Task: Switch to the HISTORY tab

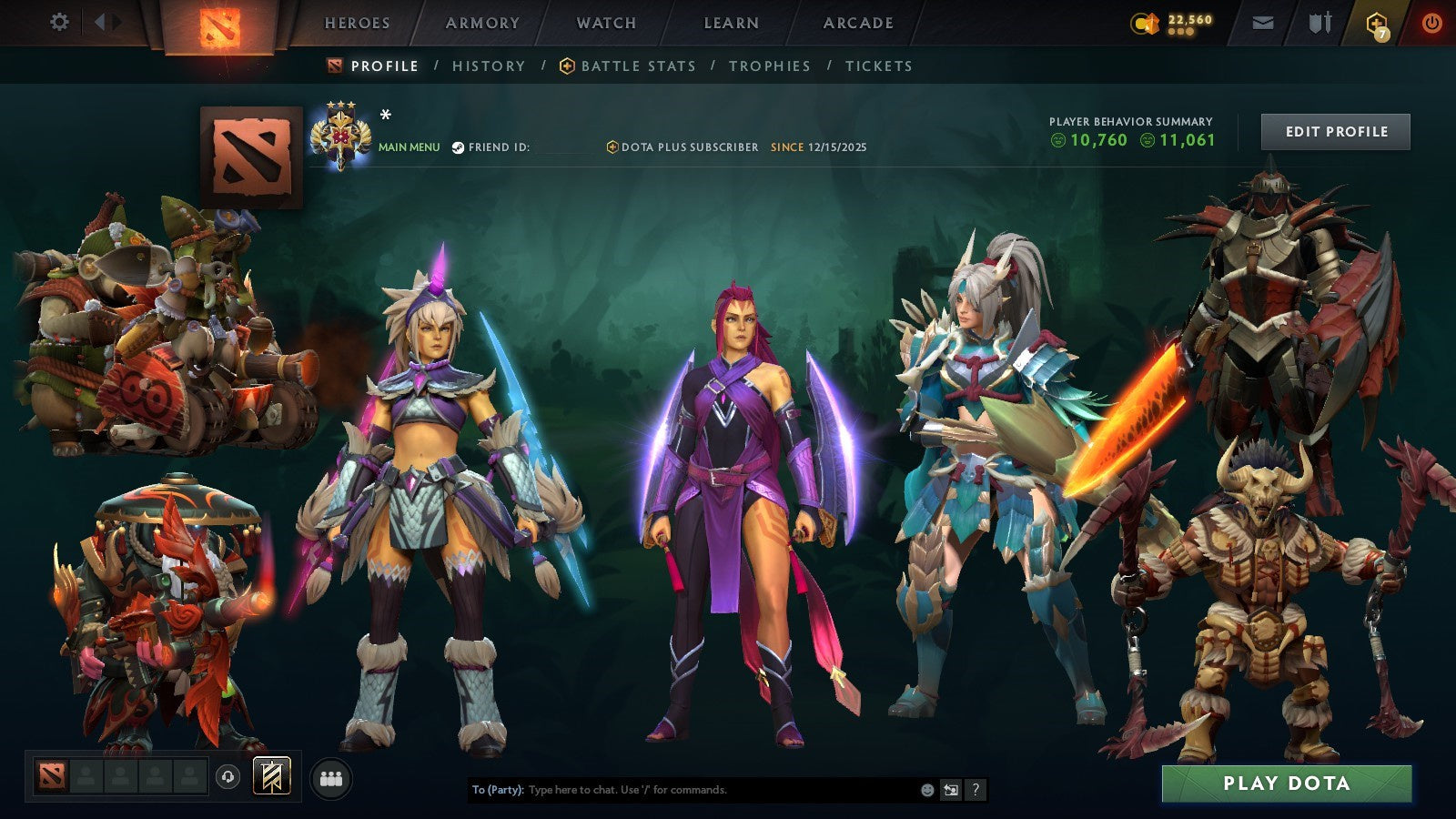Action: click(490, 66)
